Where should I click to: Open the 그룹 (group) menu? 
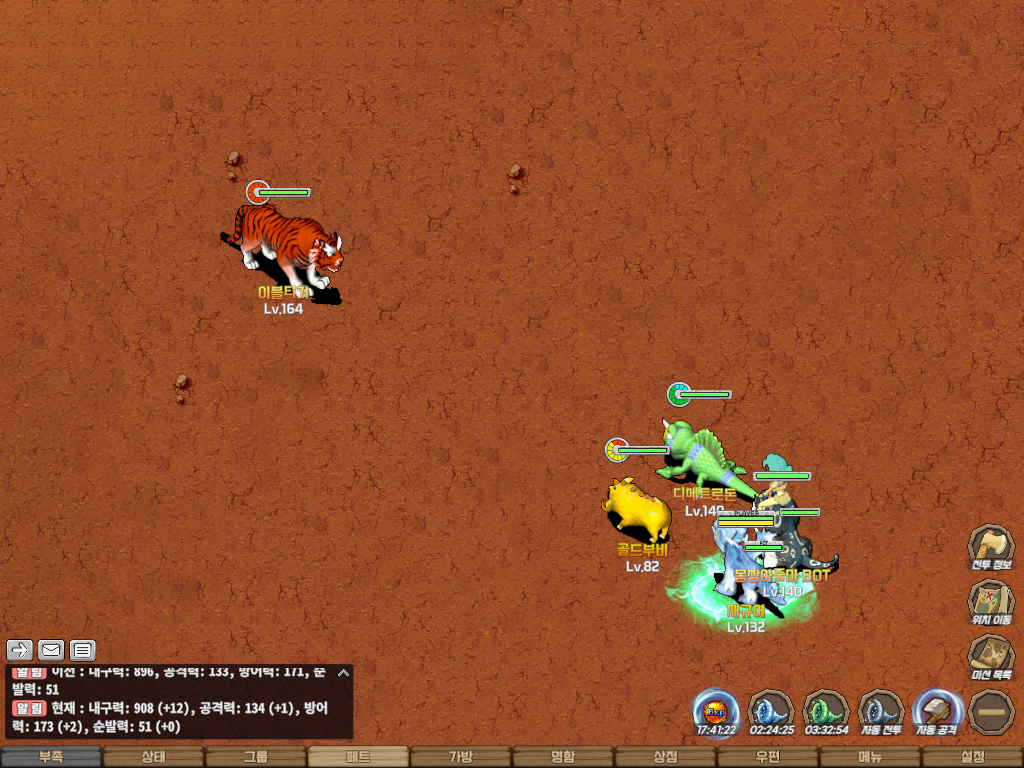pyautogui.click(x=256, y=757)
